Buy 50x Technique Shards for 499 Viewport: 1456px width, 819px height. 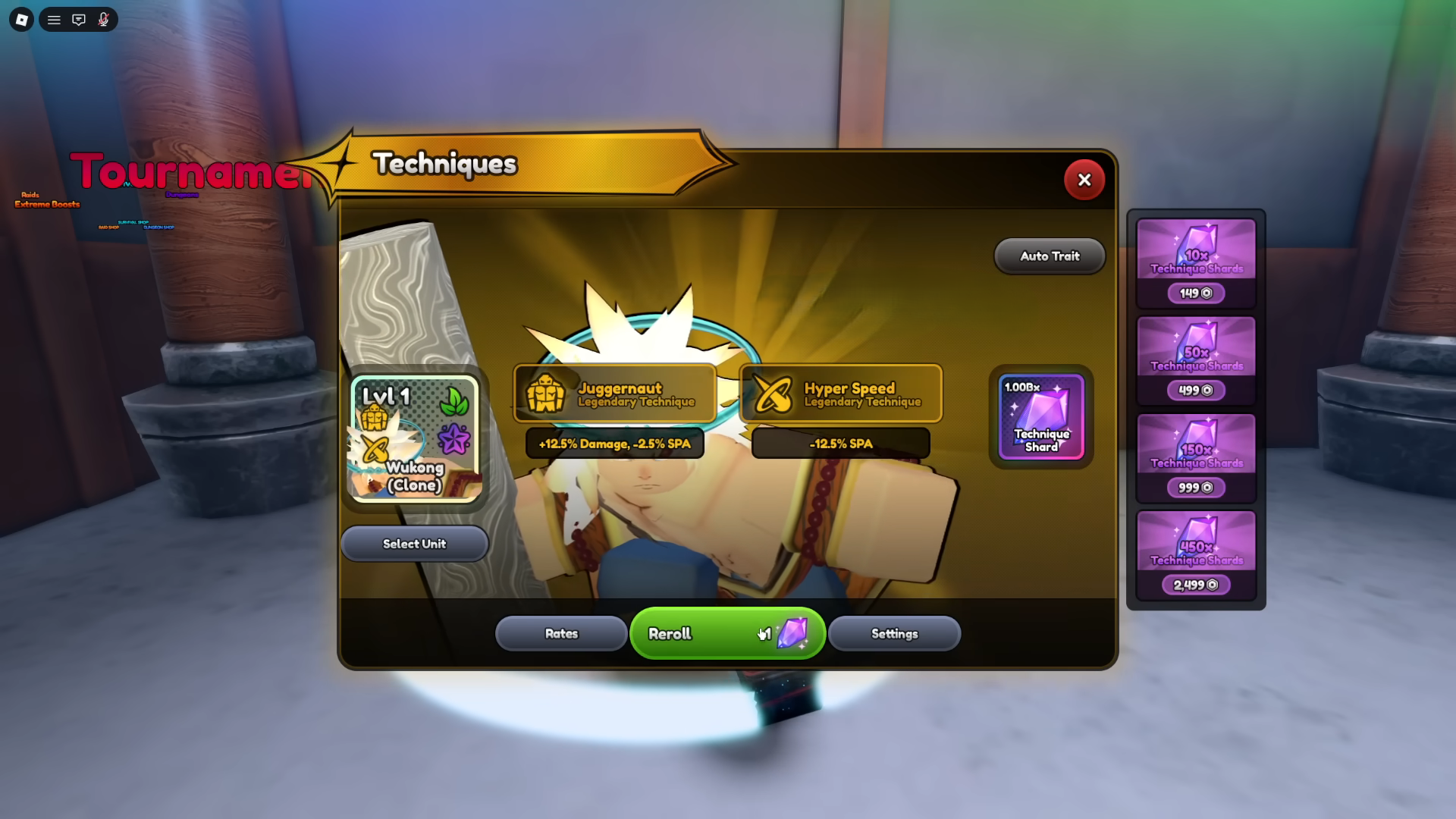tap(1196, 359)
